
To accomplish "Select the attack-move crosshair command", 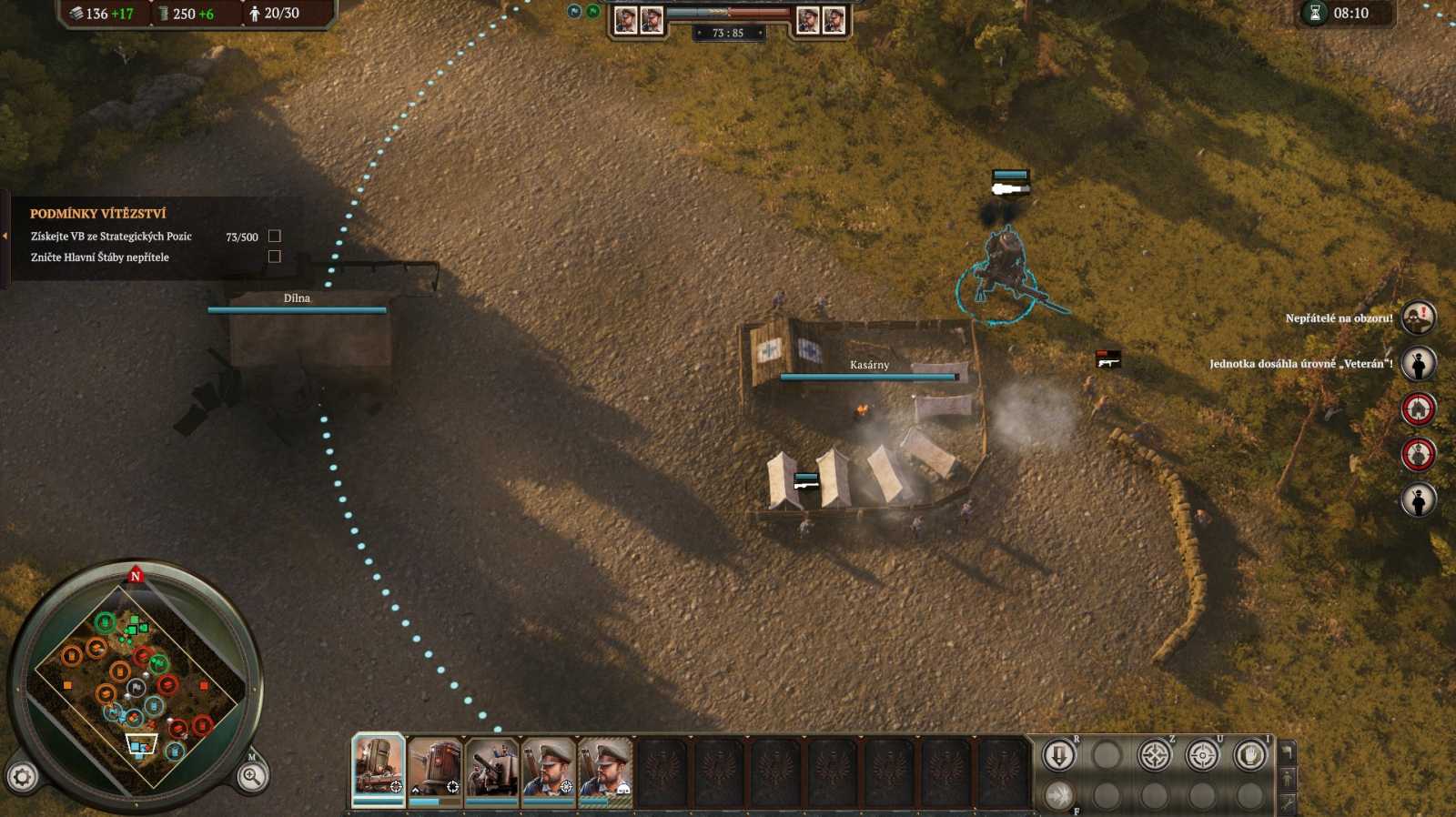I will (x=1154, y=755).
